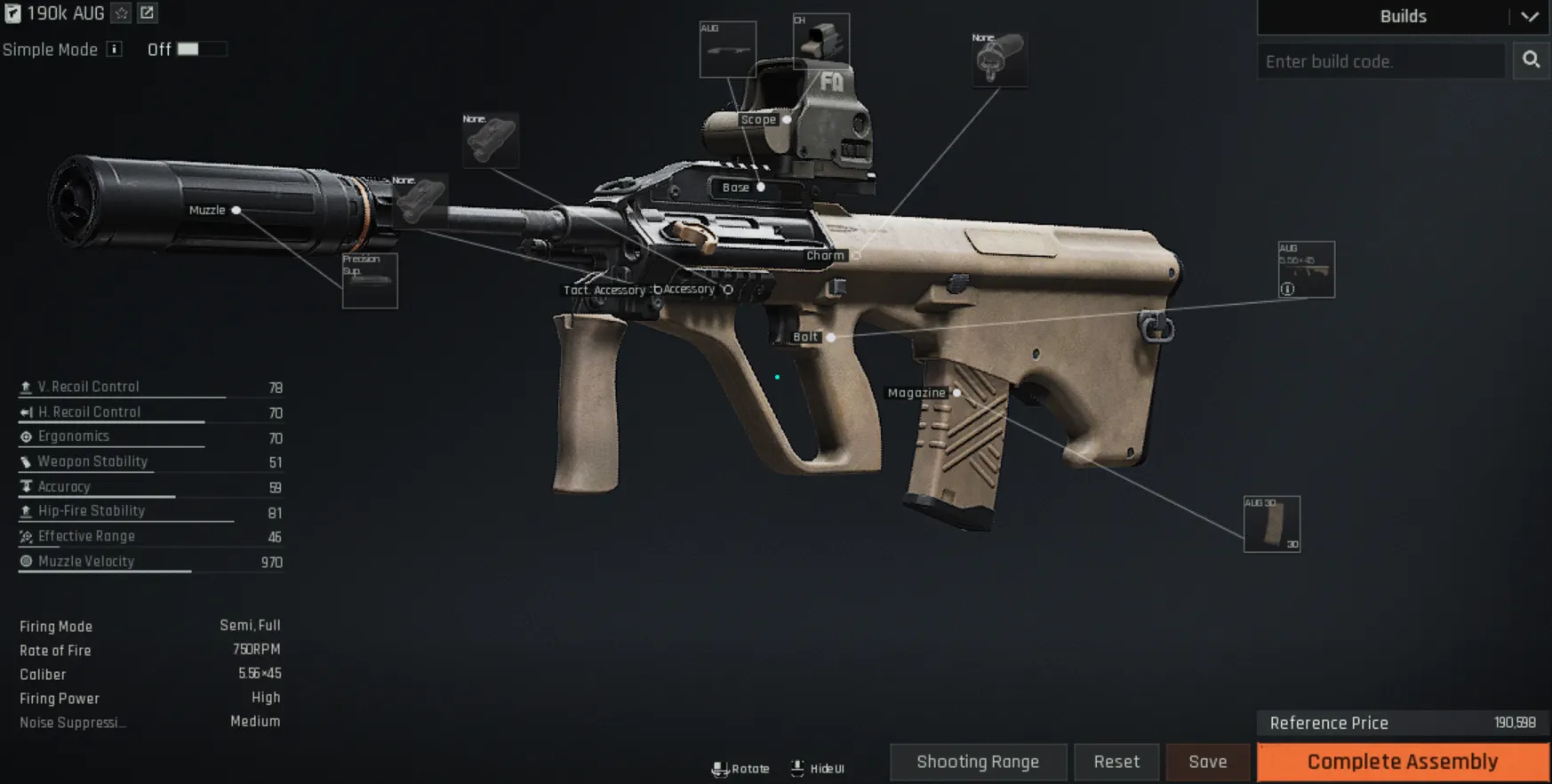The image size is (1552, 784).
Task: Choose the empty charm slot
Action: [999, 60]
